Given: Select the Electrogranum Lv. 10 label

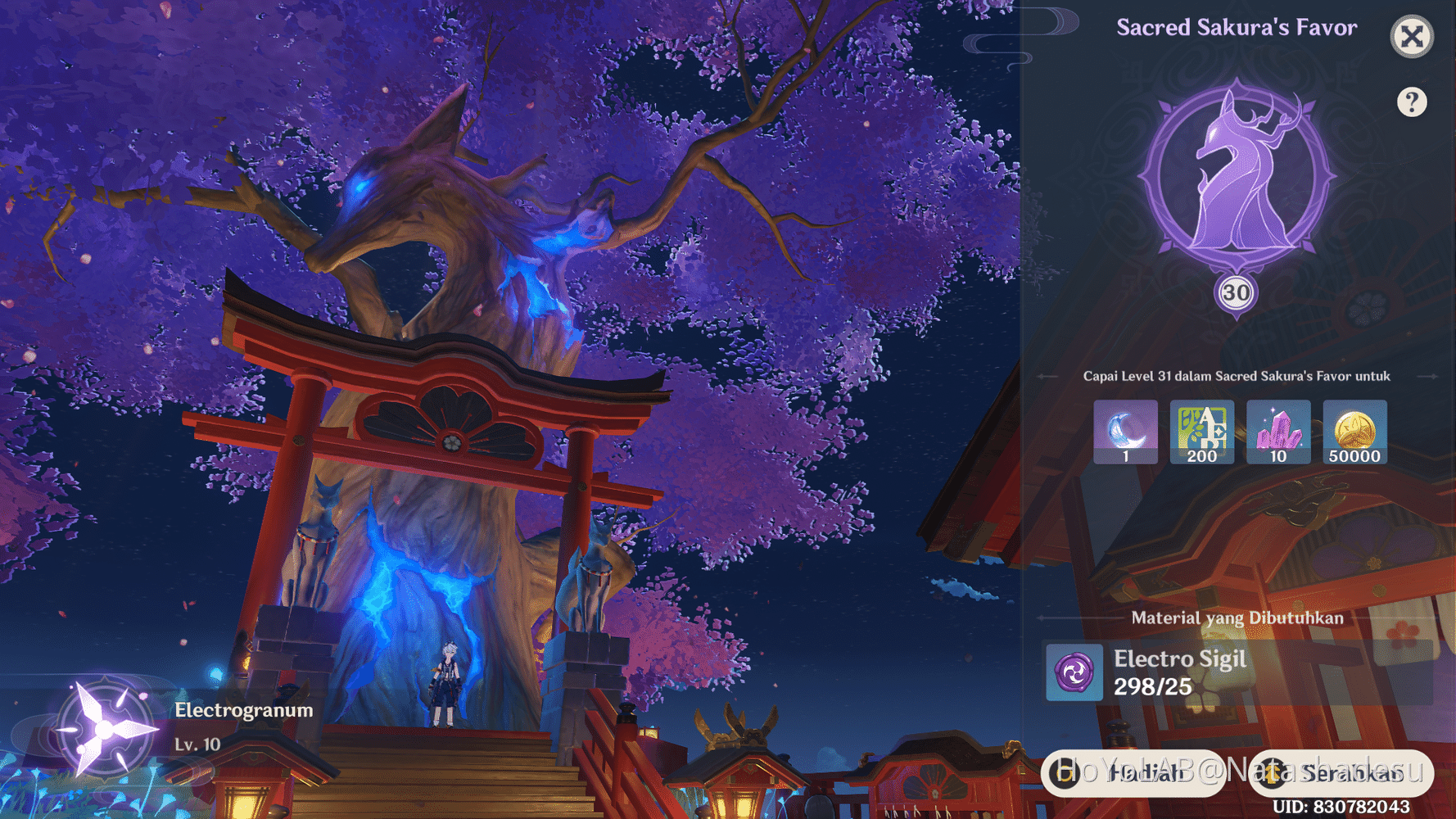Looking at the screenshot, I should point(198,745).
